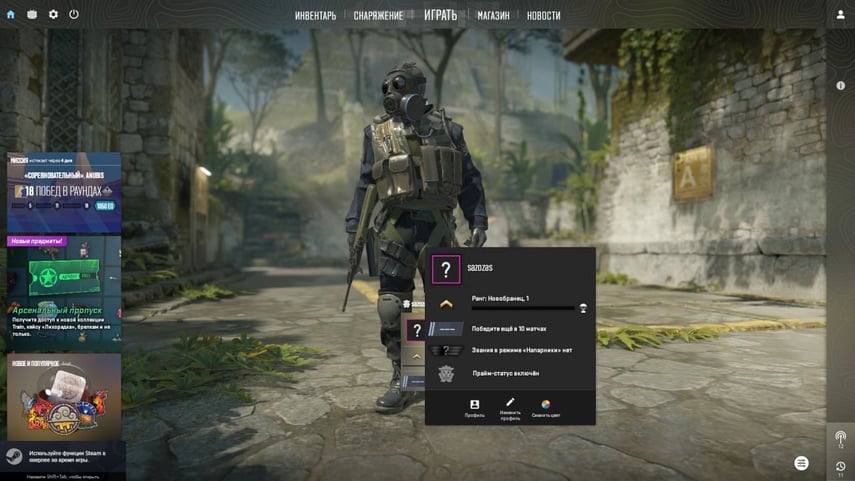View the Новое и популярное sticker card

[x=63, y=397]
